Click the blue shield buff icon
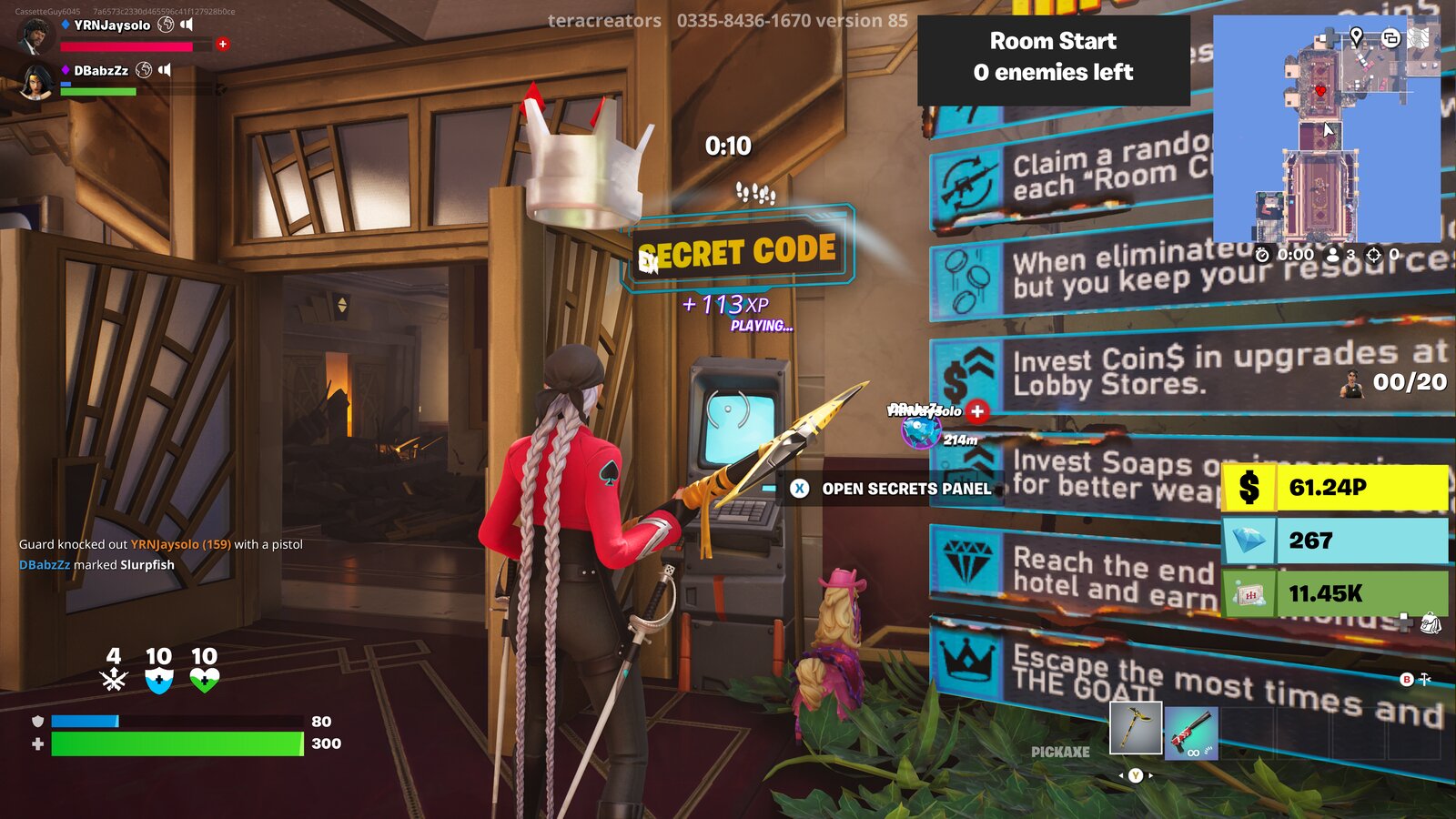Image resolution: width=1456 pixels, height=819 pixels. pos(159,679)
